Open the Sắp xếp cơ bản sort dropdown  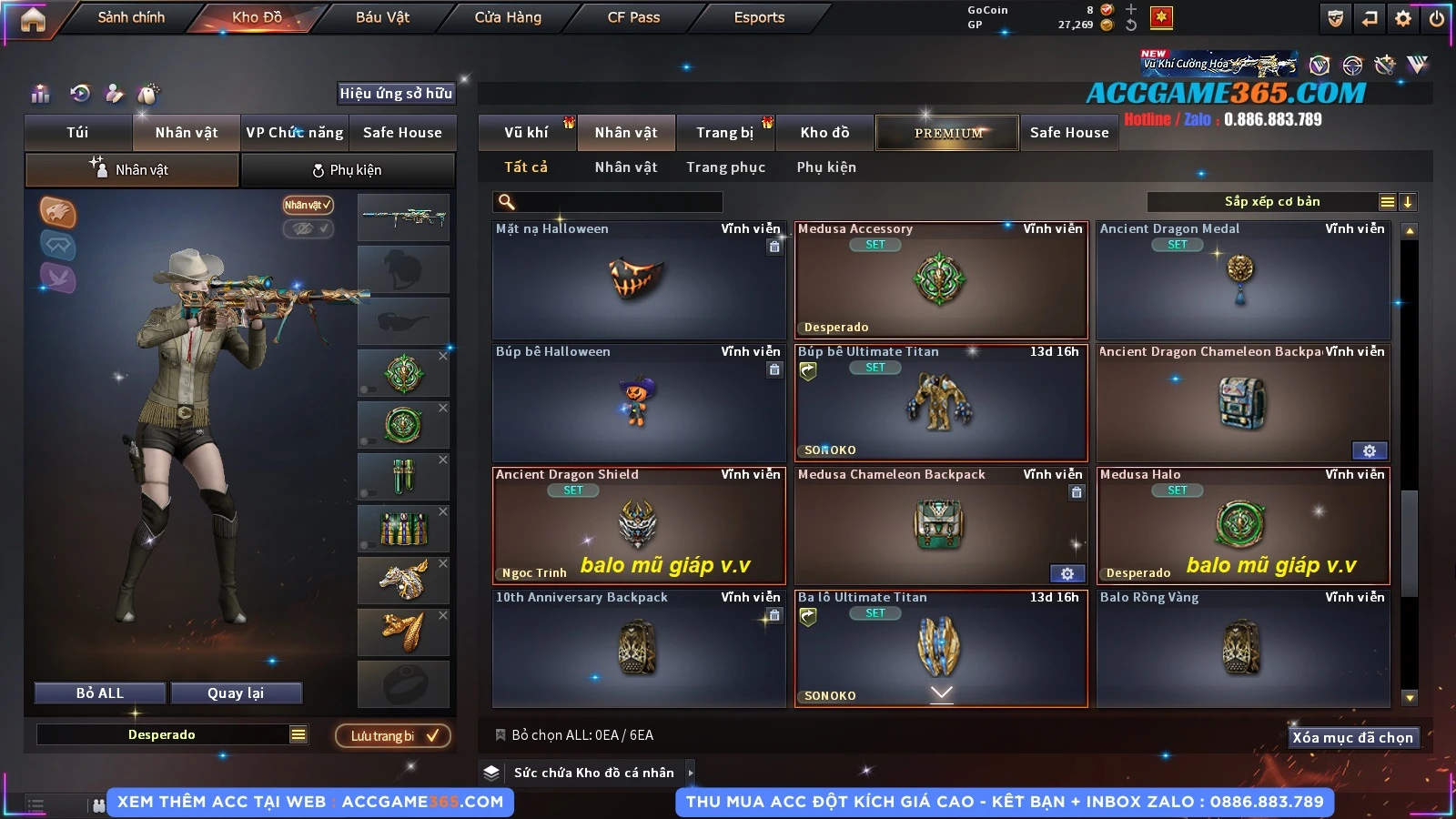point(1271,202)
